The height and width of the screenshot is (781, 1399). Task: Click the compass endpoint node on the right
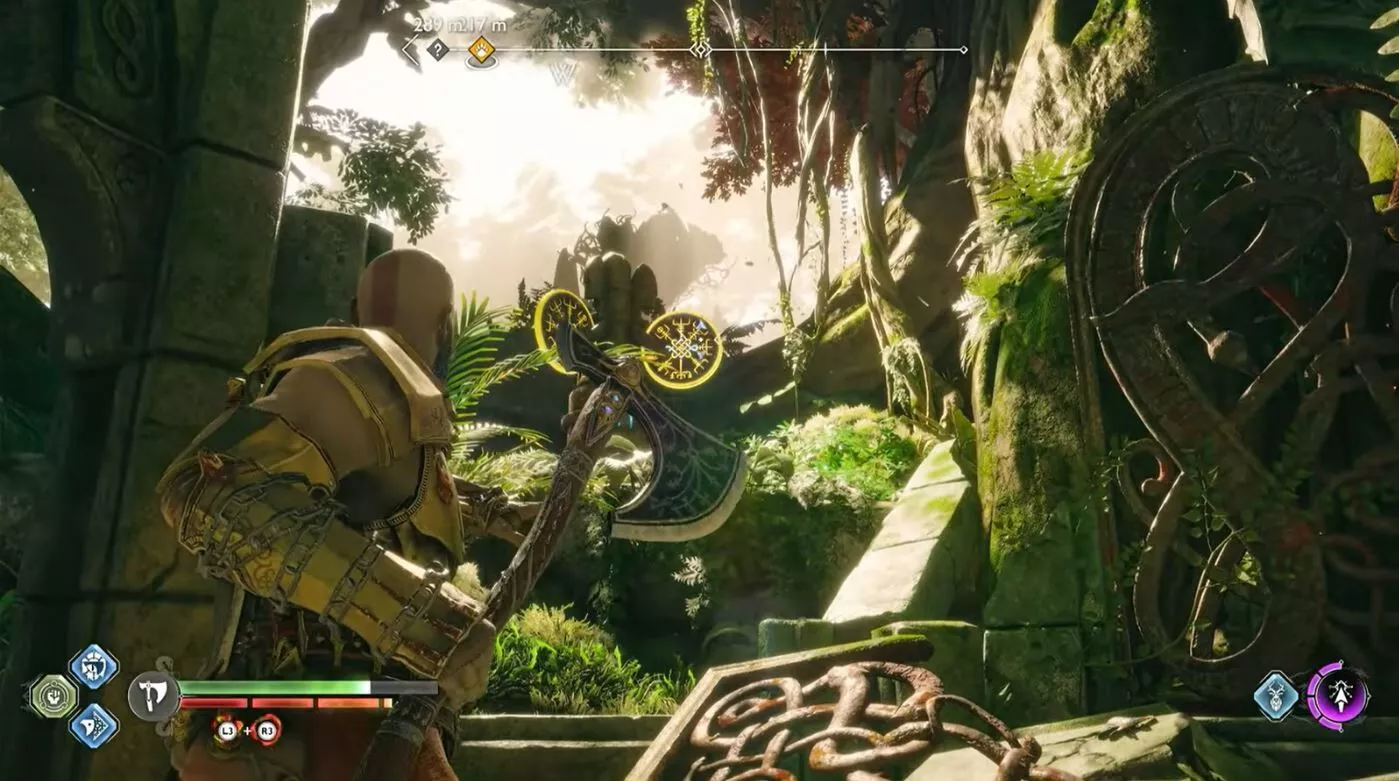(963, 47)
